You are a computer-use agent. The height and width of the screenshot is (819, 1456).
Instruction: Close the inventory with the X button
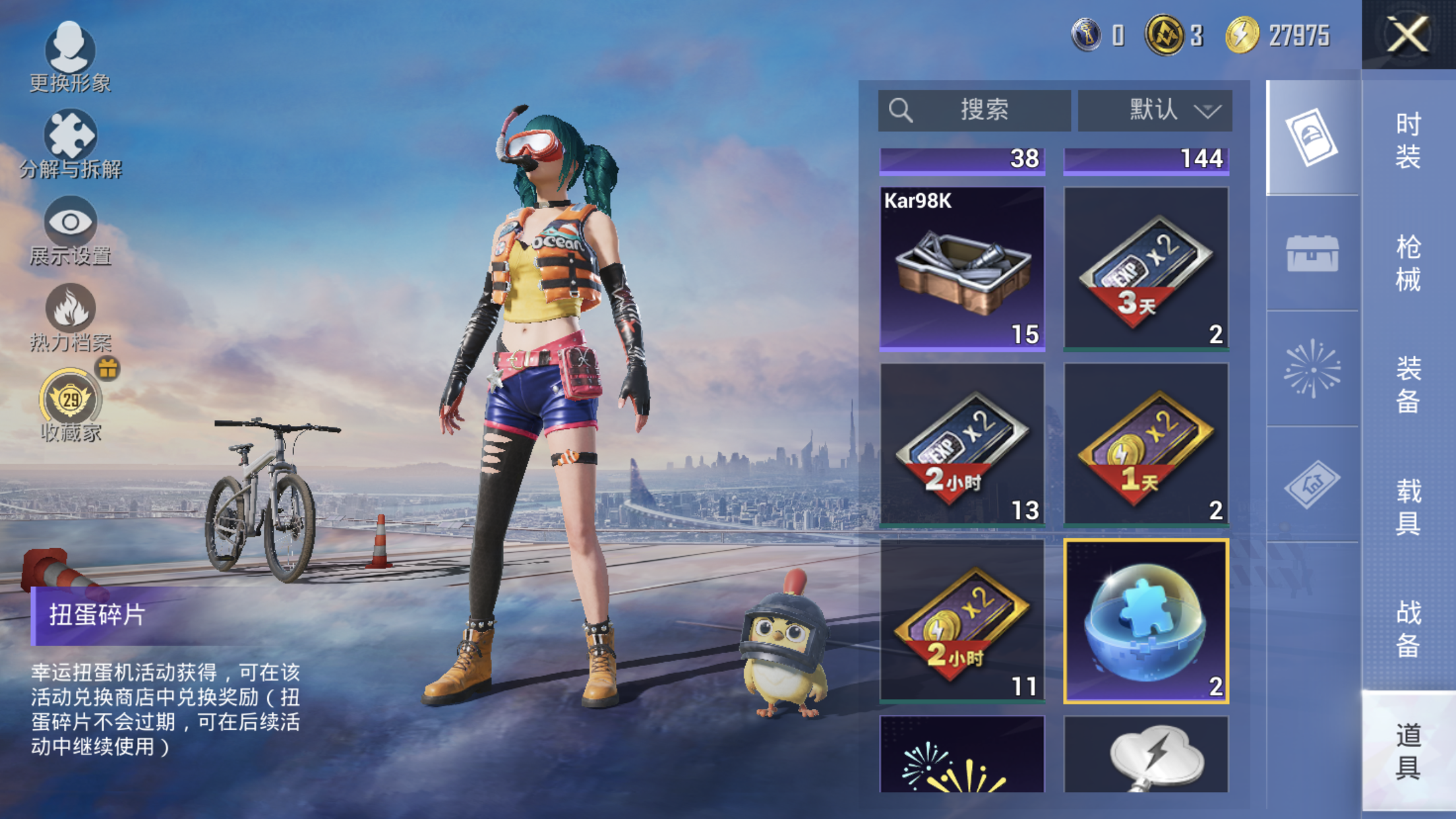point(1408,34)
